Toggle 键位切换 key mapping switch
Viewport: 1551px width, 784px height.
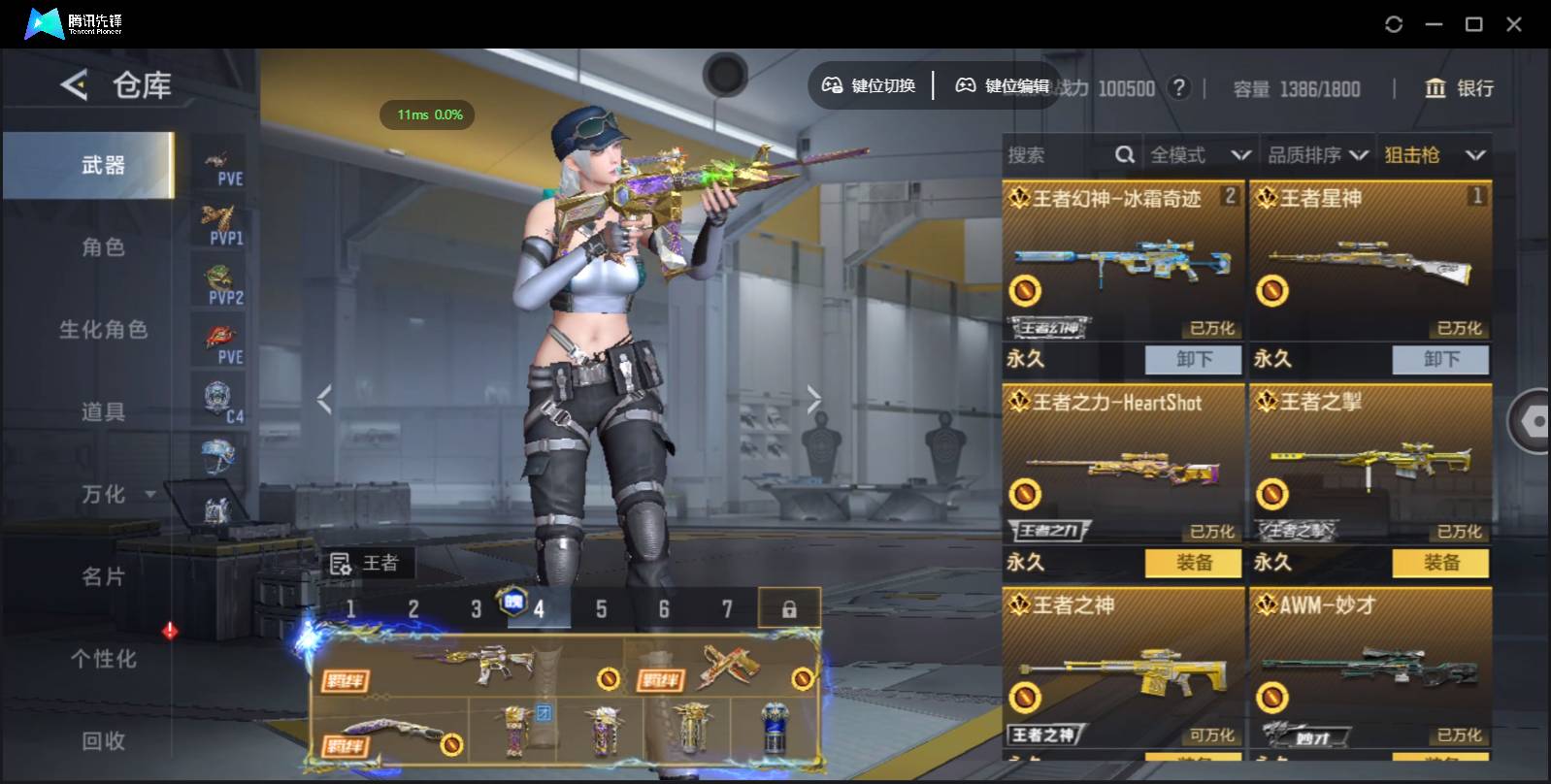click(x=870, y=86)
